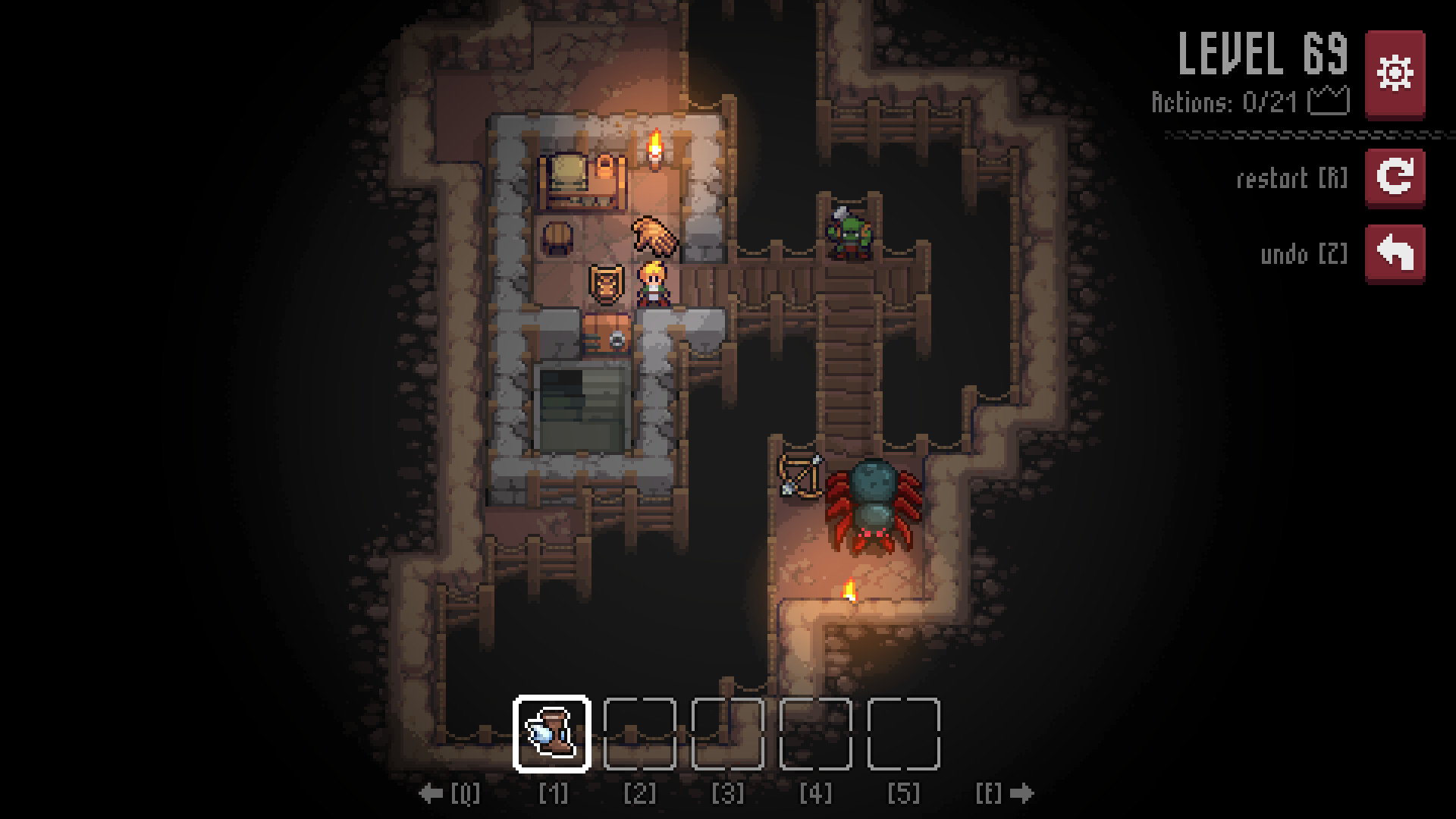
Task: Click the undo back-arrow icon
Action: coord(1398,253)
